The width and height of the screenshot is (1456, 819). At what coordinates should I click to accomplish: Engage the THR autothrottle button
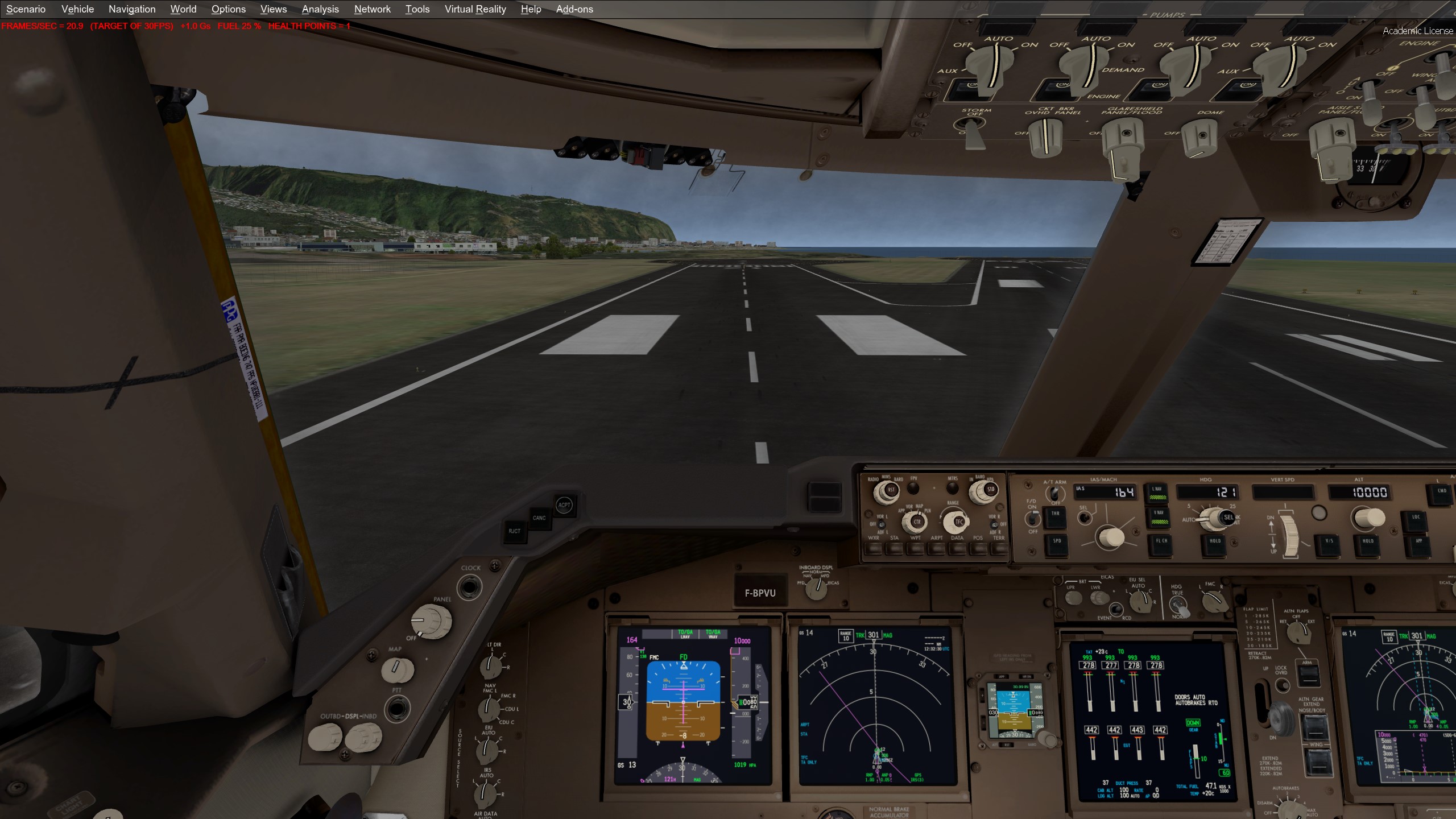point(1055,515)
